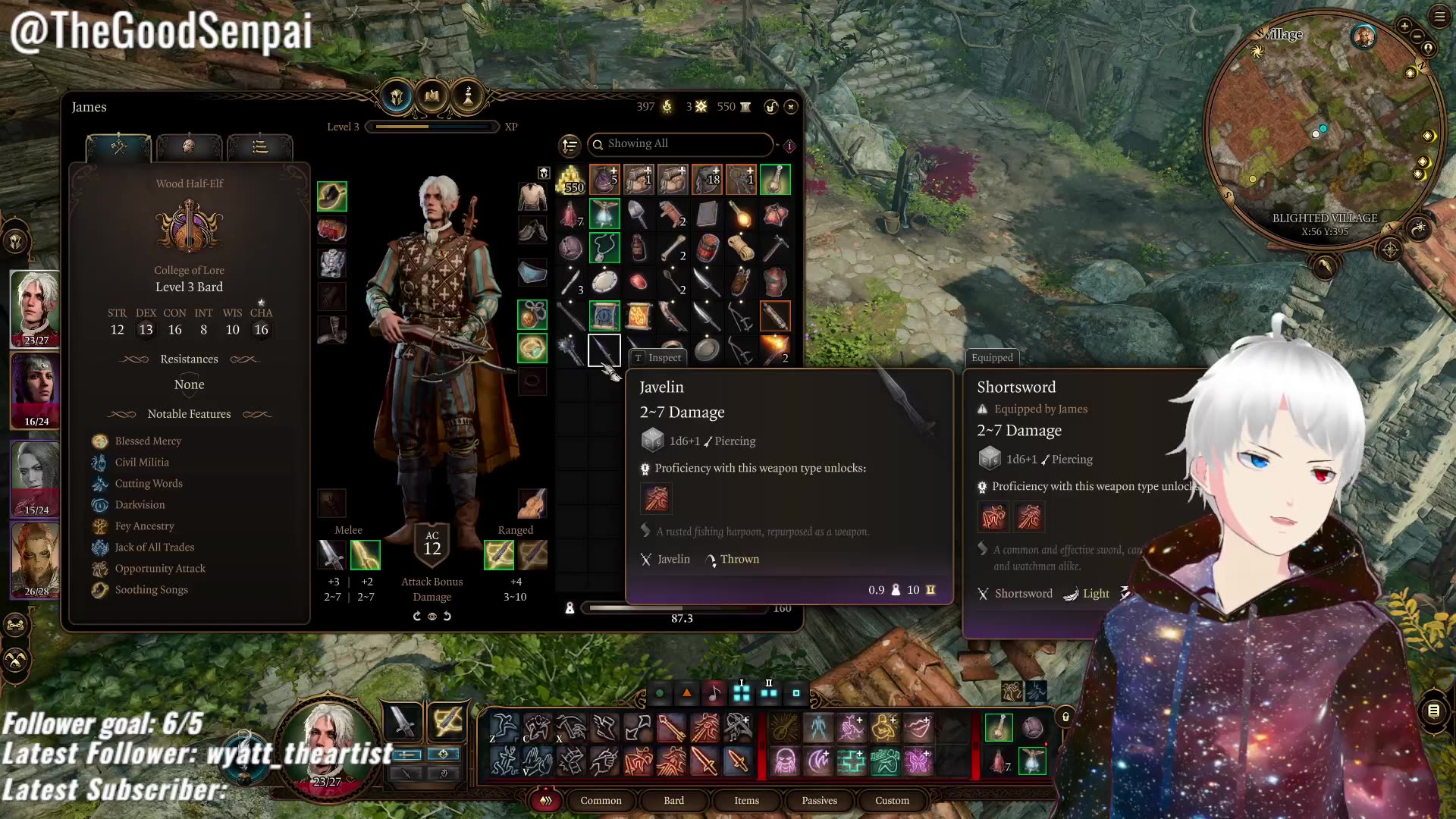Open the alchemy flask tab
1456x819 pixels.
coord(468,96)
